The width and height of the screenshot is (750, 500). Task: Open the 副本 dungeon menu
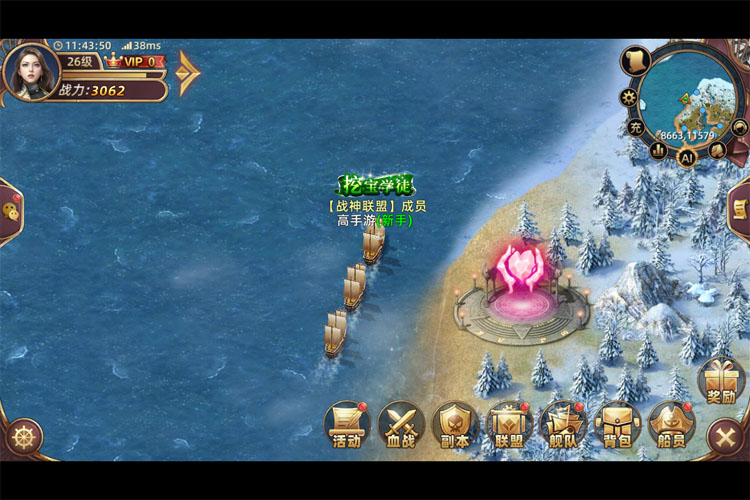(455, 425)
